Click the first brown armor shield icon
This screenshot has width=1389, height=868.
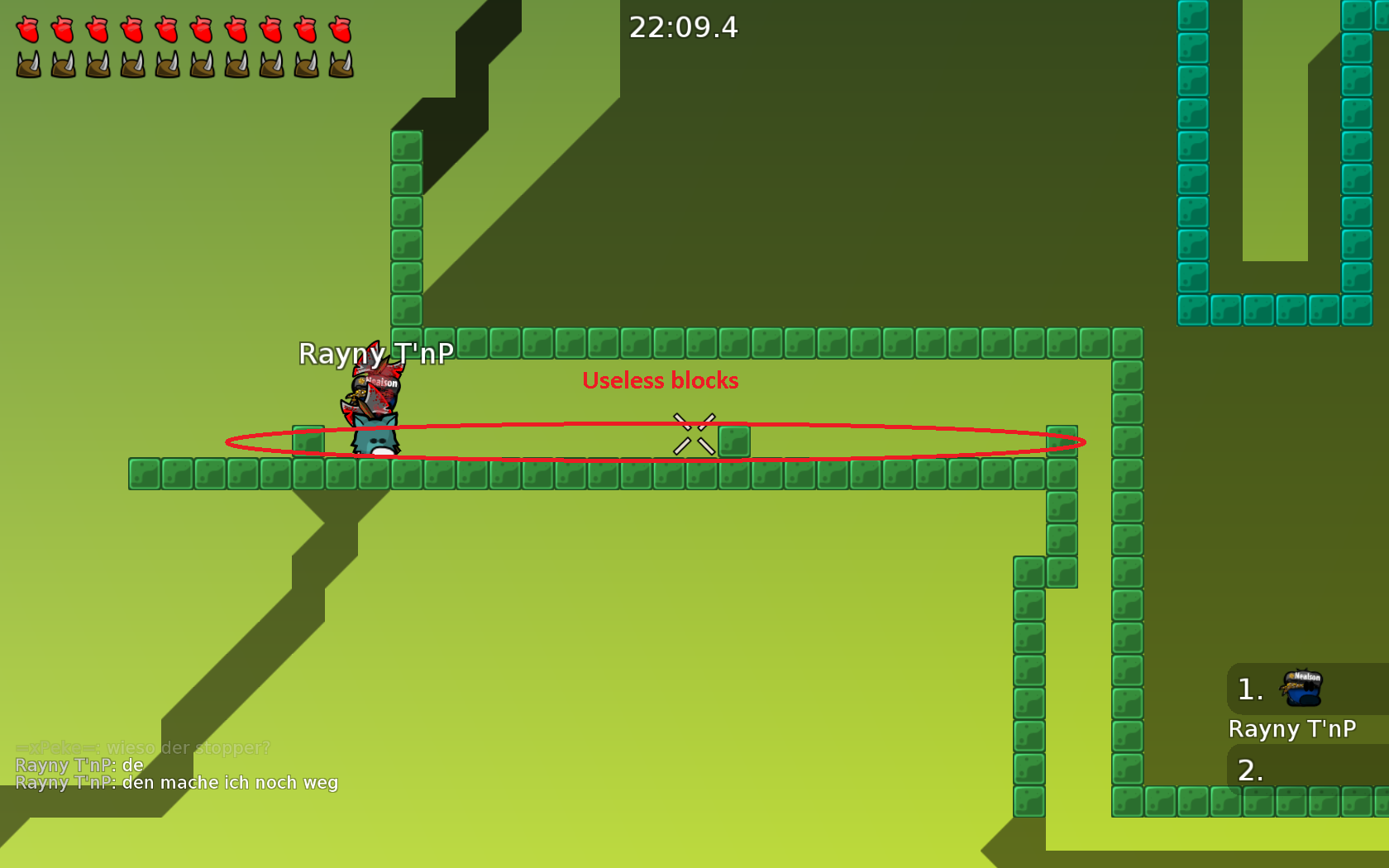pyautogui.click(x=27, y=63)
